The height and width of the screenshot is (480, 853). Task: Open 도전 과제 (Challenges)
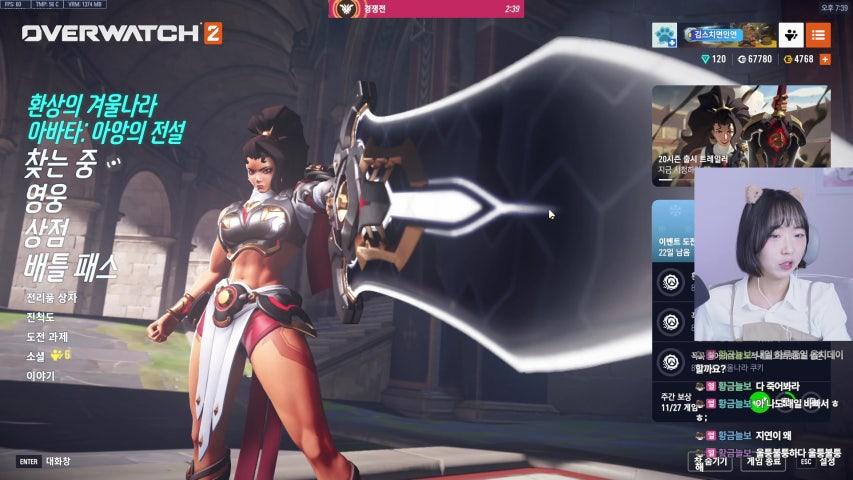point(46,336)
